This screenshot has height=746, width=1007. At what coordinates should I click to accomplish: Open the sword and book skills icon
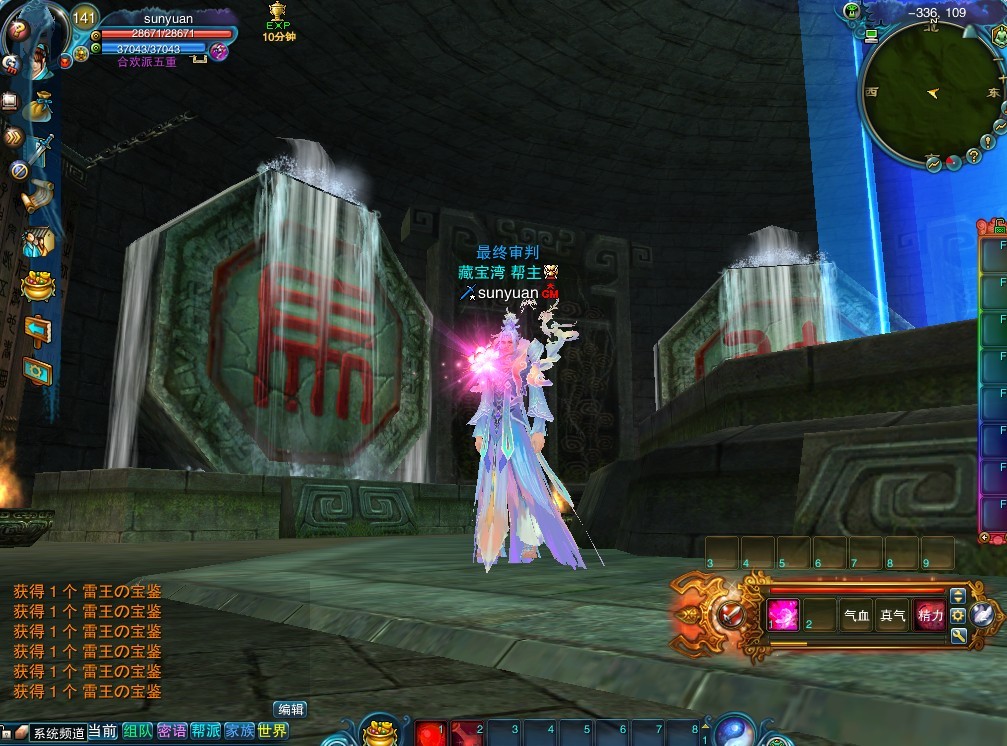pos(41,150)
